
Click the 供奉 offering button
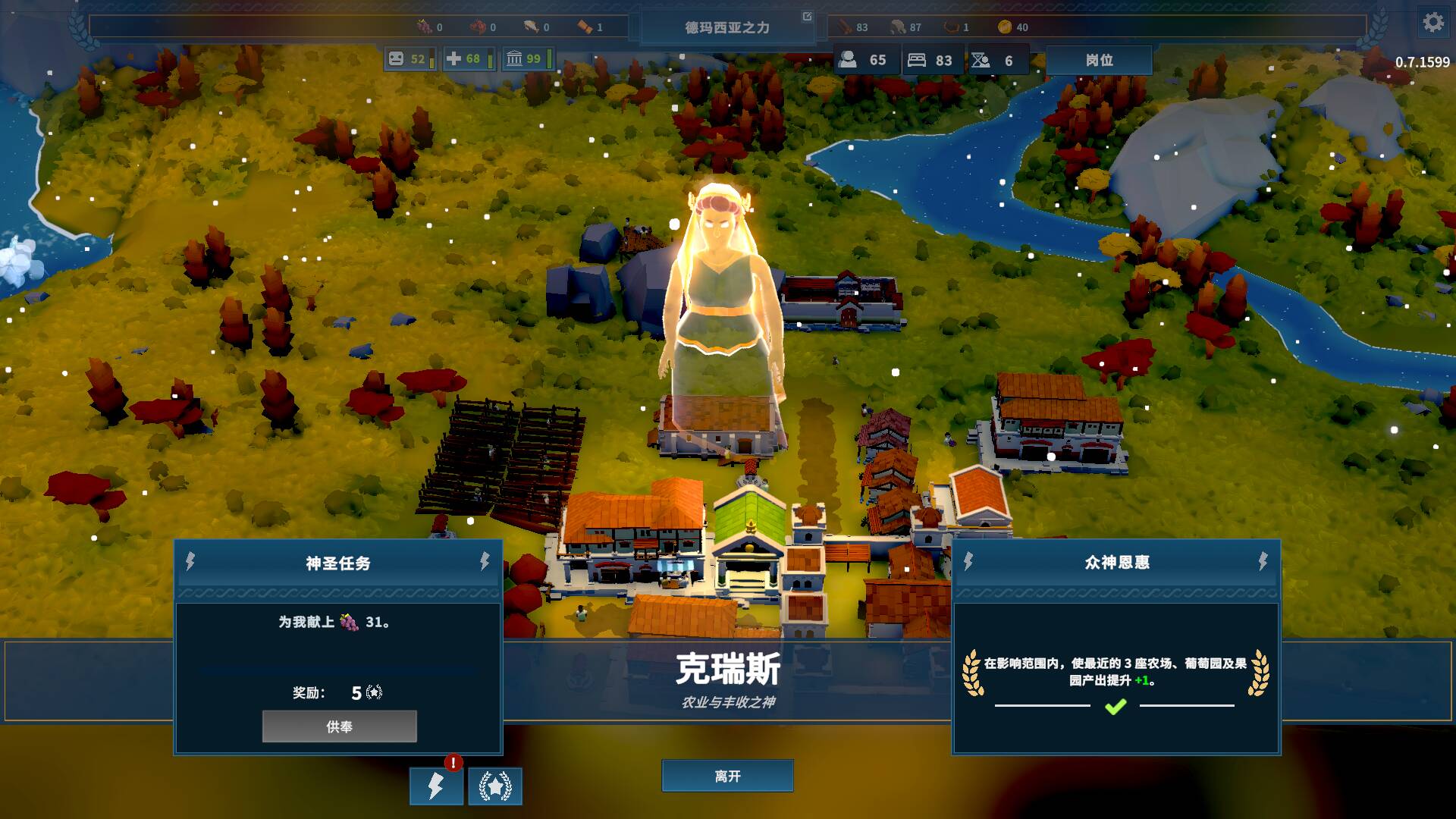pyautogui.click(x=339, y=726)
